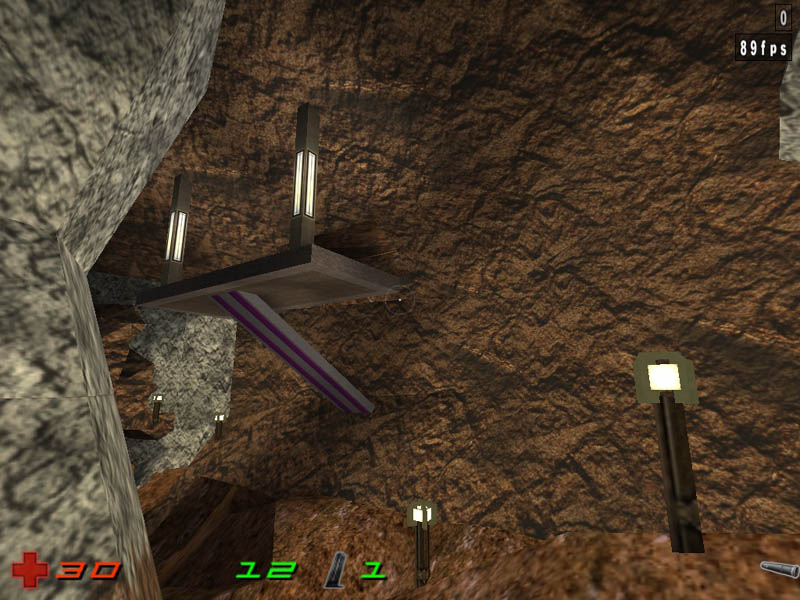Click the grey weapon barrel icon

click(x=778, y=570)
